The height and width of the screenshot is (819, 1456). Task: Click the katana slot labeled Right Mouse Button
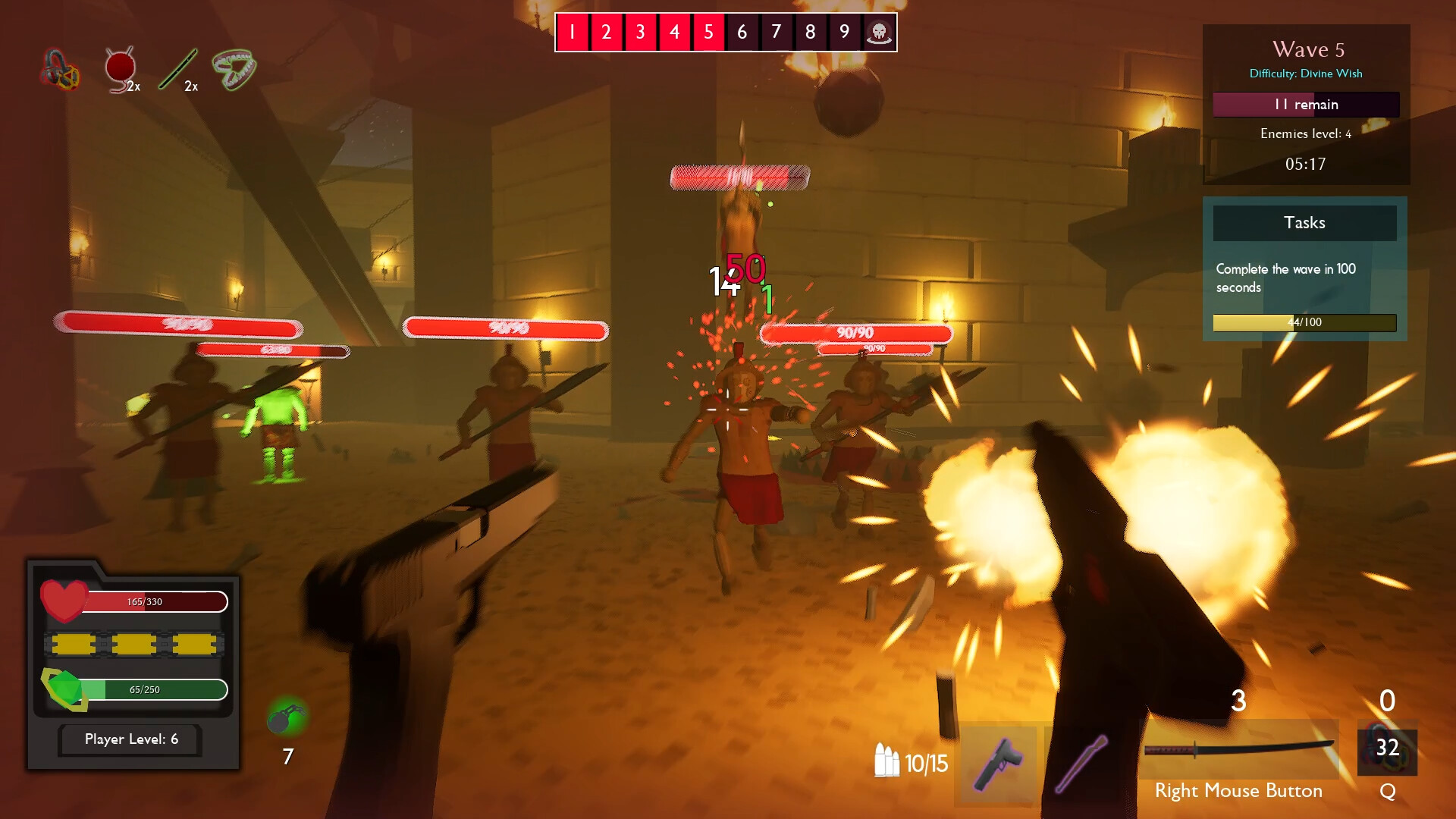pyautogui.click(x=1238, y=751)
